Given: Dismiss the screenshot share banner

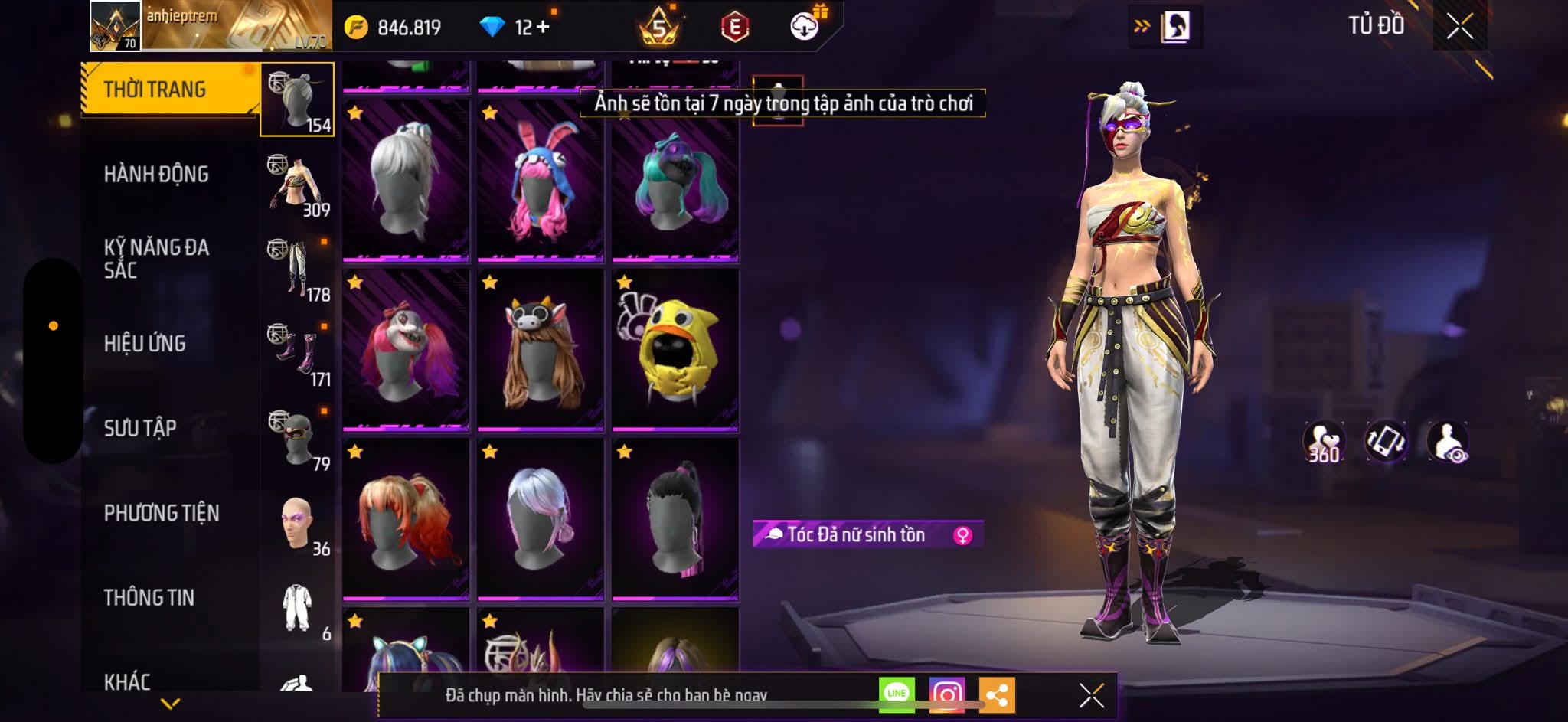Looking at the screenshot, I should (1091, 696).
